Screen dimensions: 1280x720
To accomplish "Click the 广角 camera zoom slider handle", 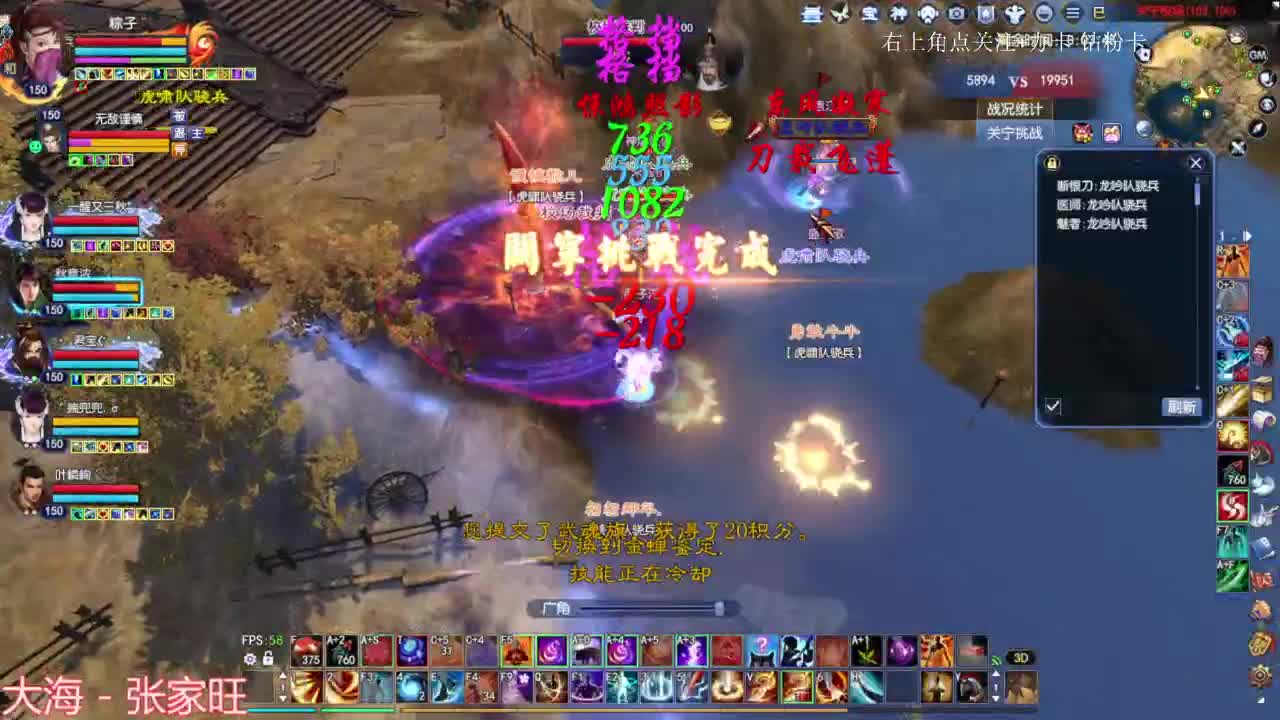I will click(x=718, y=606).
